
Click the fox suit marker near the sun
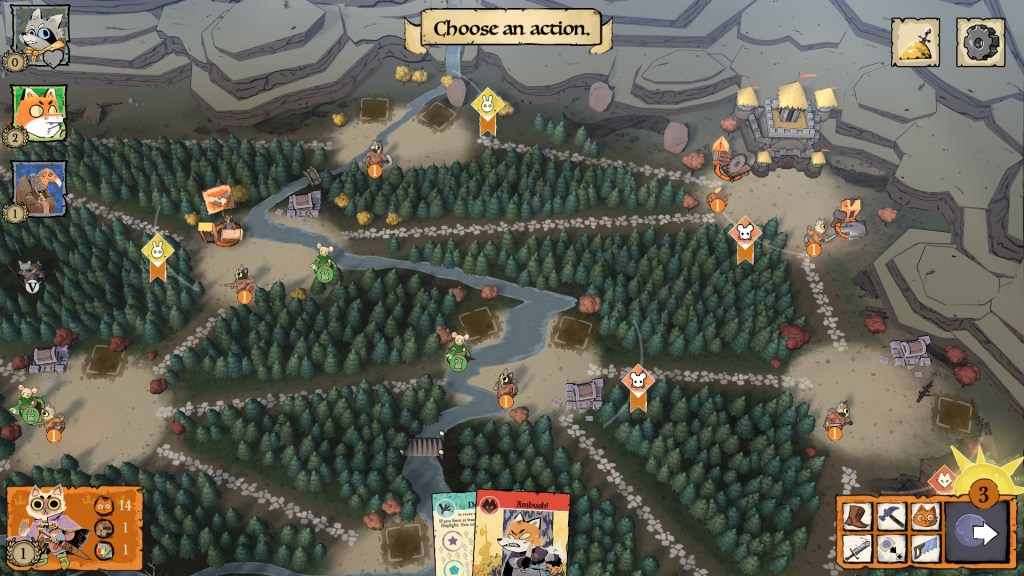tap(943, 481)
